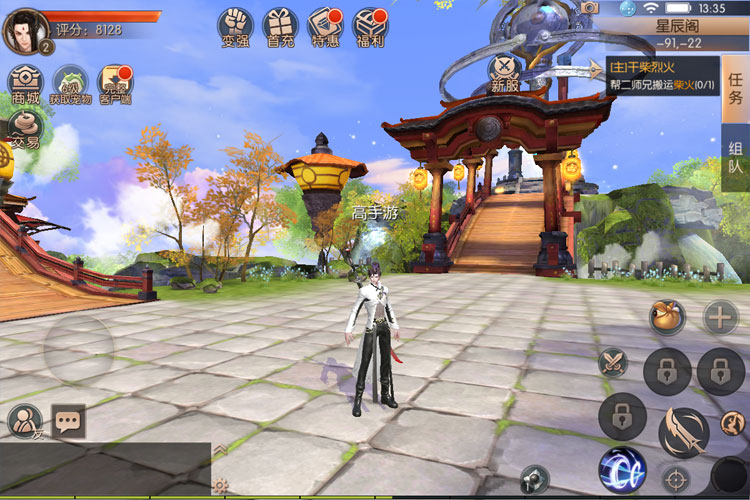Screen dimensions: 750x500
Task: Open the 首充 first recharge gift
Action: point(280,26)
